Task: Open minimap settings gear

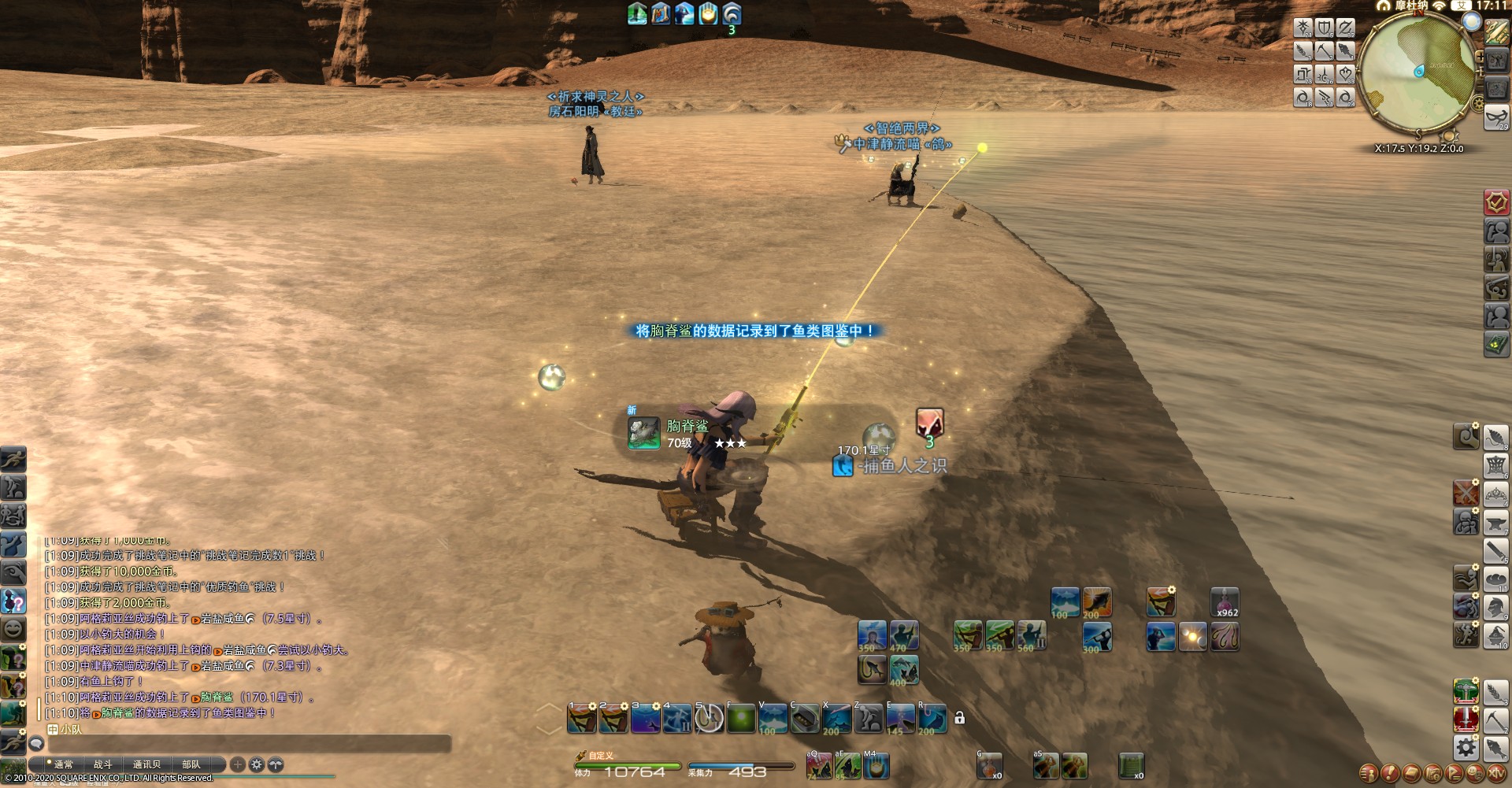Action: coord(1479,104)
